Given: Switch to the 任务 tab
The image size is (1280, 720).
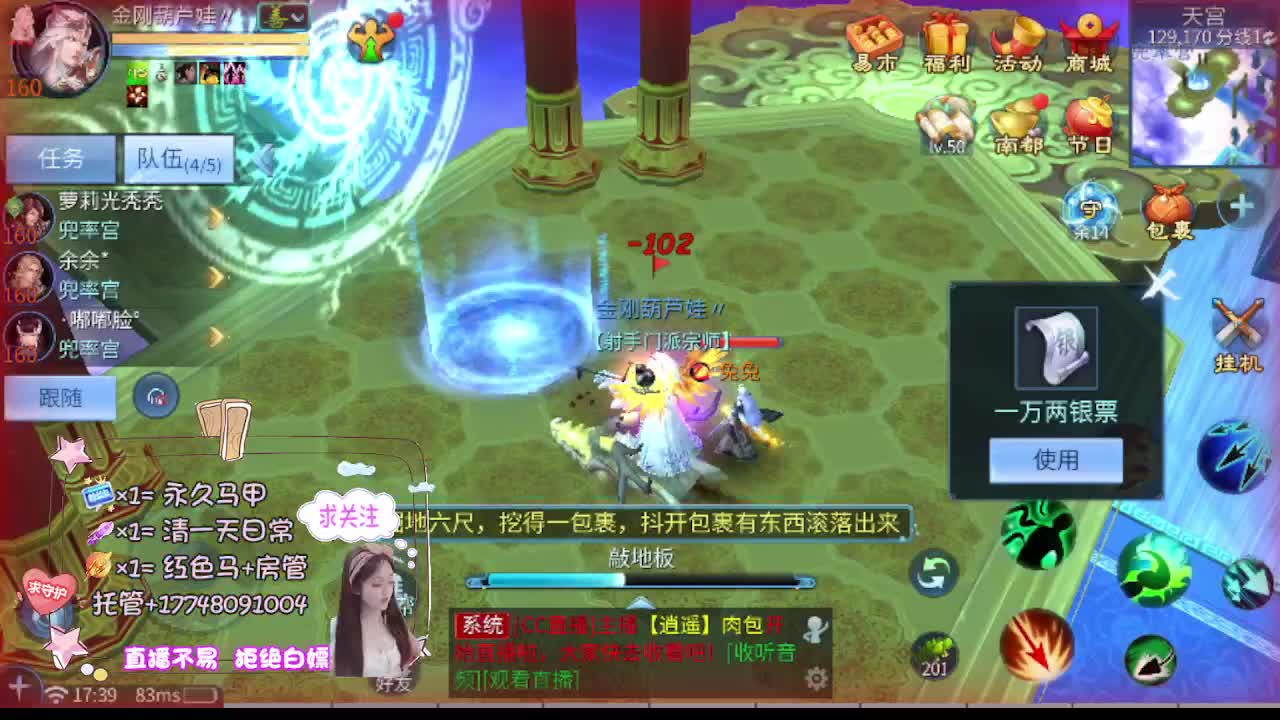Looking at the screenshot, I should (60, 158).
